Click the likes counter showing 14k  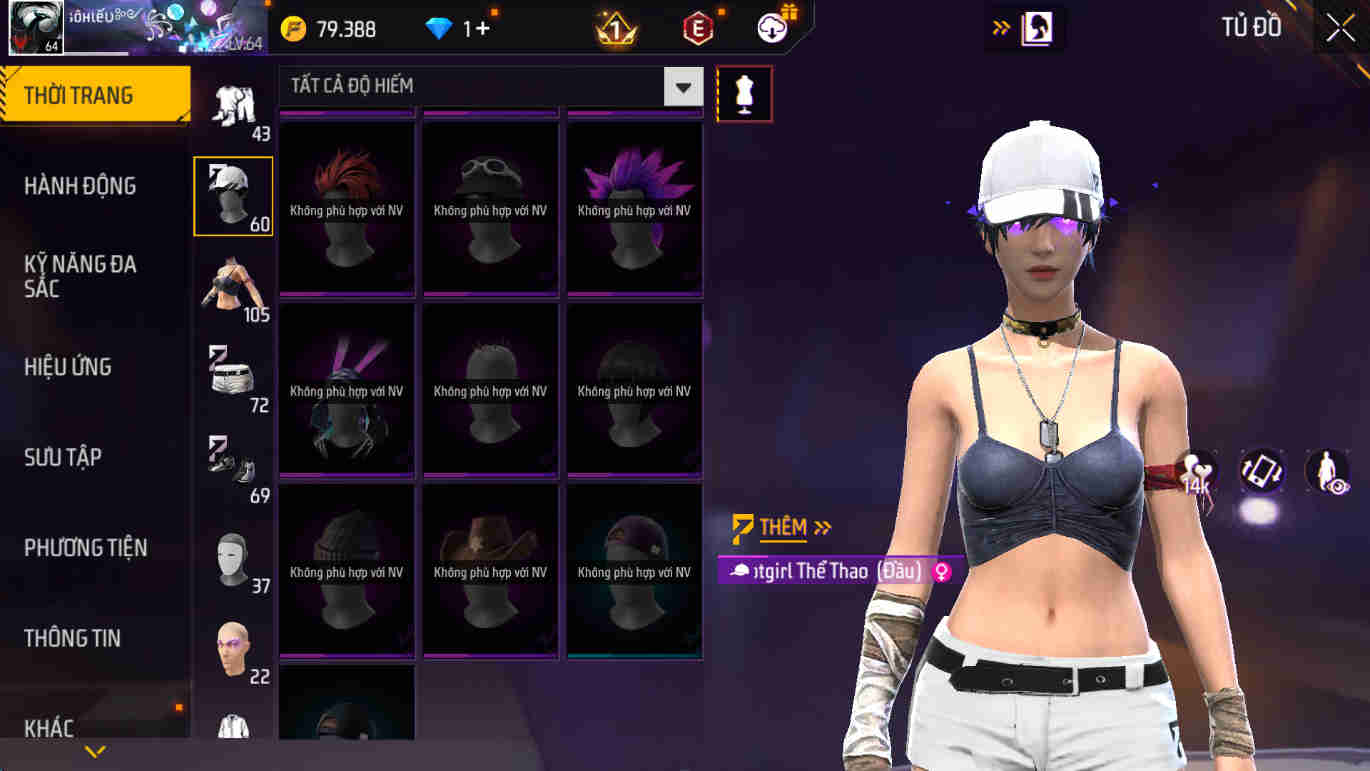[1198, 470]
